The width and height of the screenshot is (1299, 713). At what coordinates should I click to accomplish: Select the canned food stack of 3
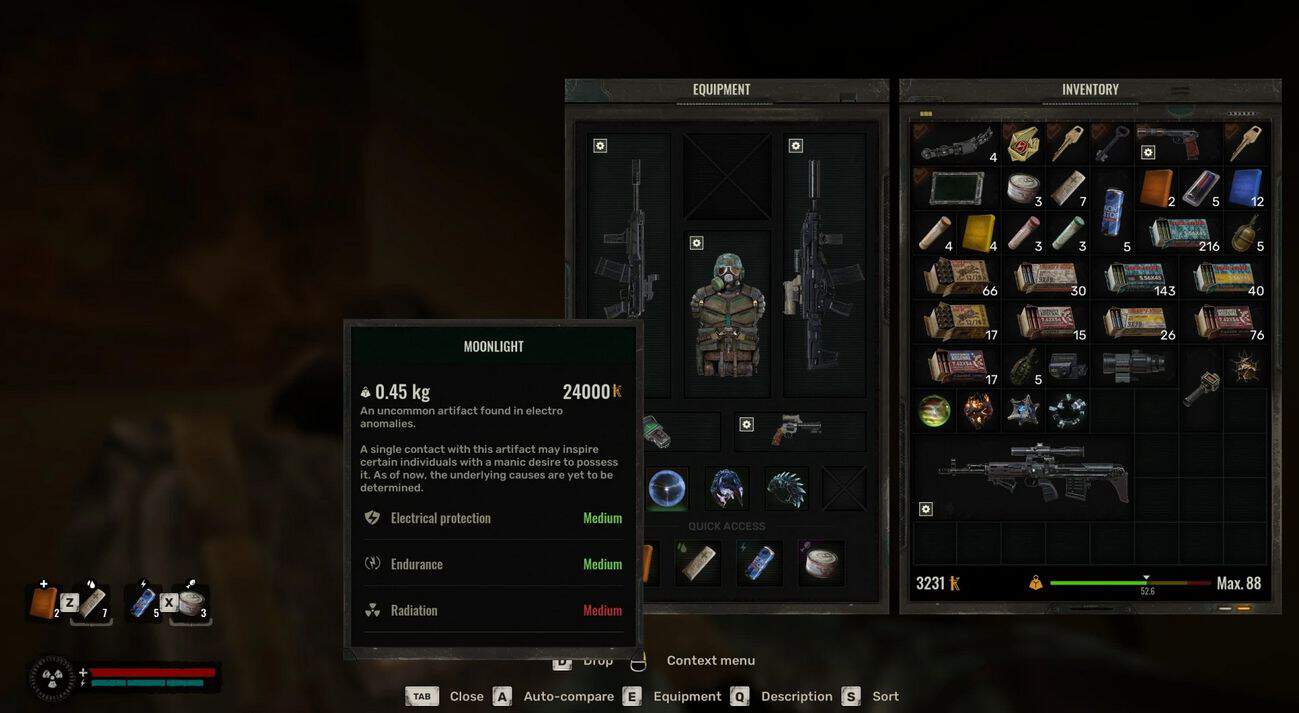[1023, 187]
